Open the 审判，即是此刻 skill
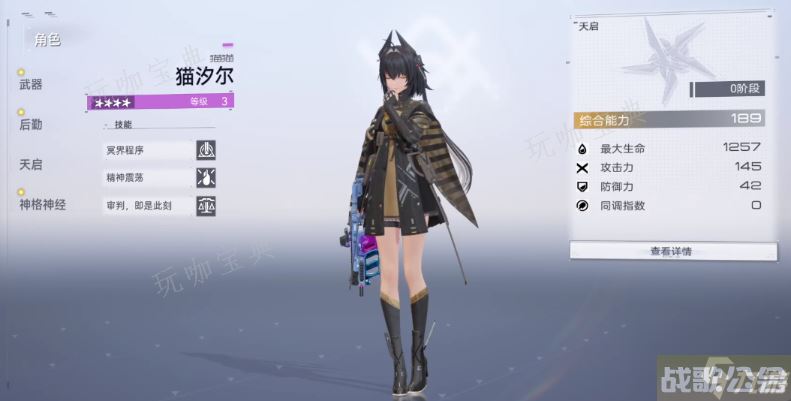791x401 pixels. [148, 206]
